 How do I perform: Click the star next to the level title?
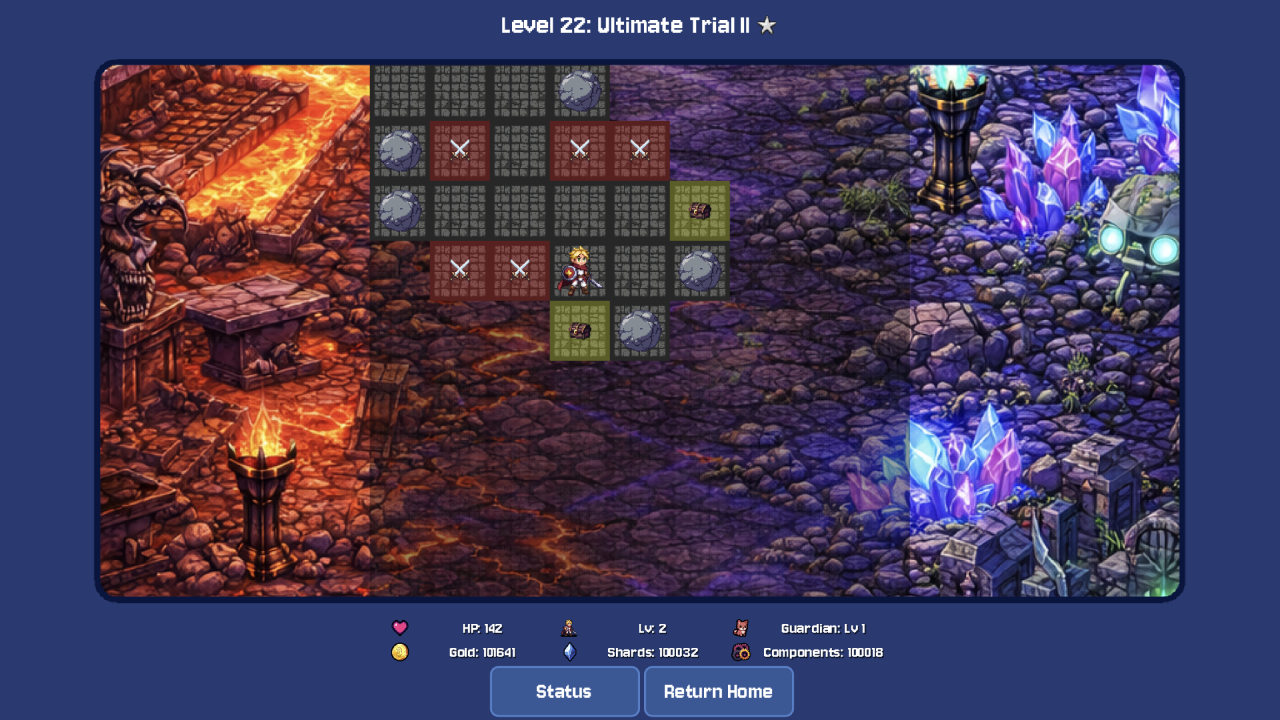(x=766, y=25)
